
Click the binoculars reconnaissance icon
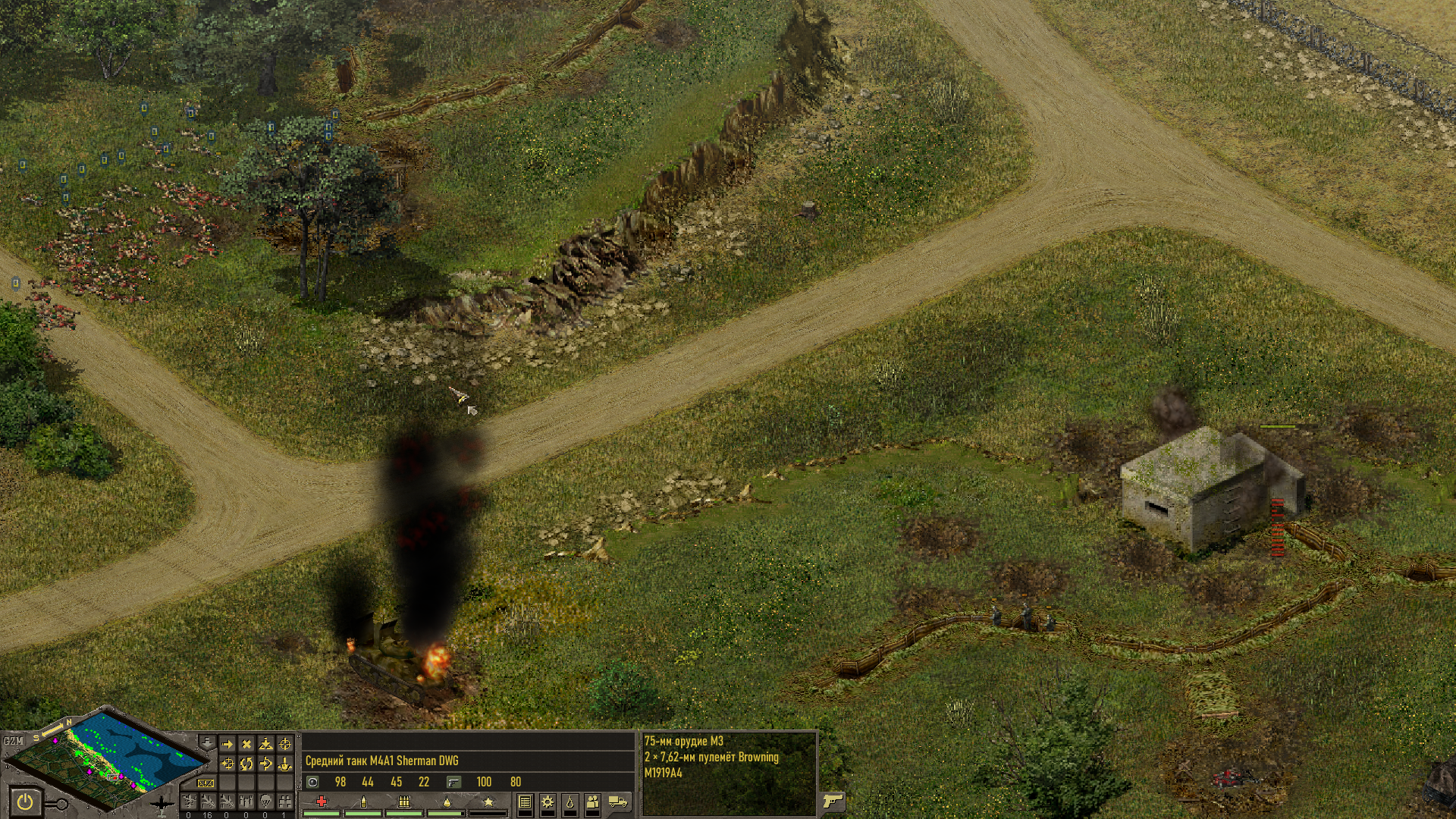284,801
